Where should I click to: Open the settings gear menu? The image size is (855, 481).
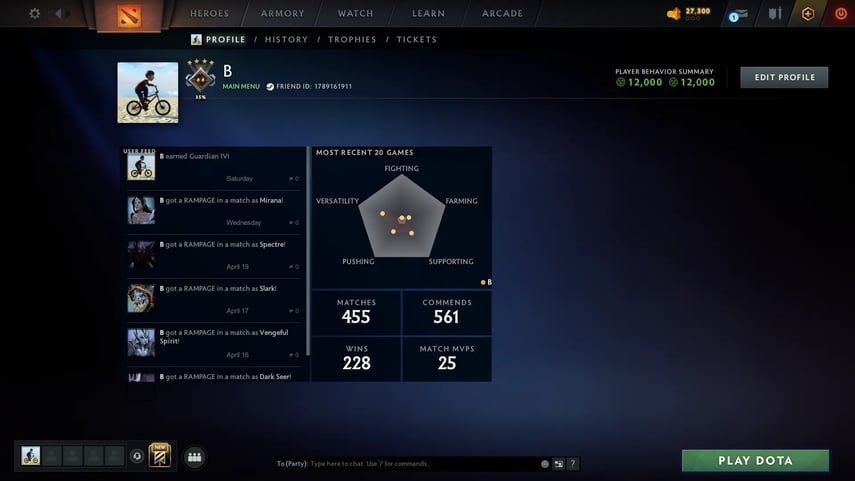[35, 14]
